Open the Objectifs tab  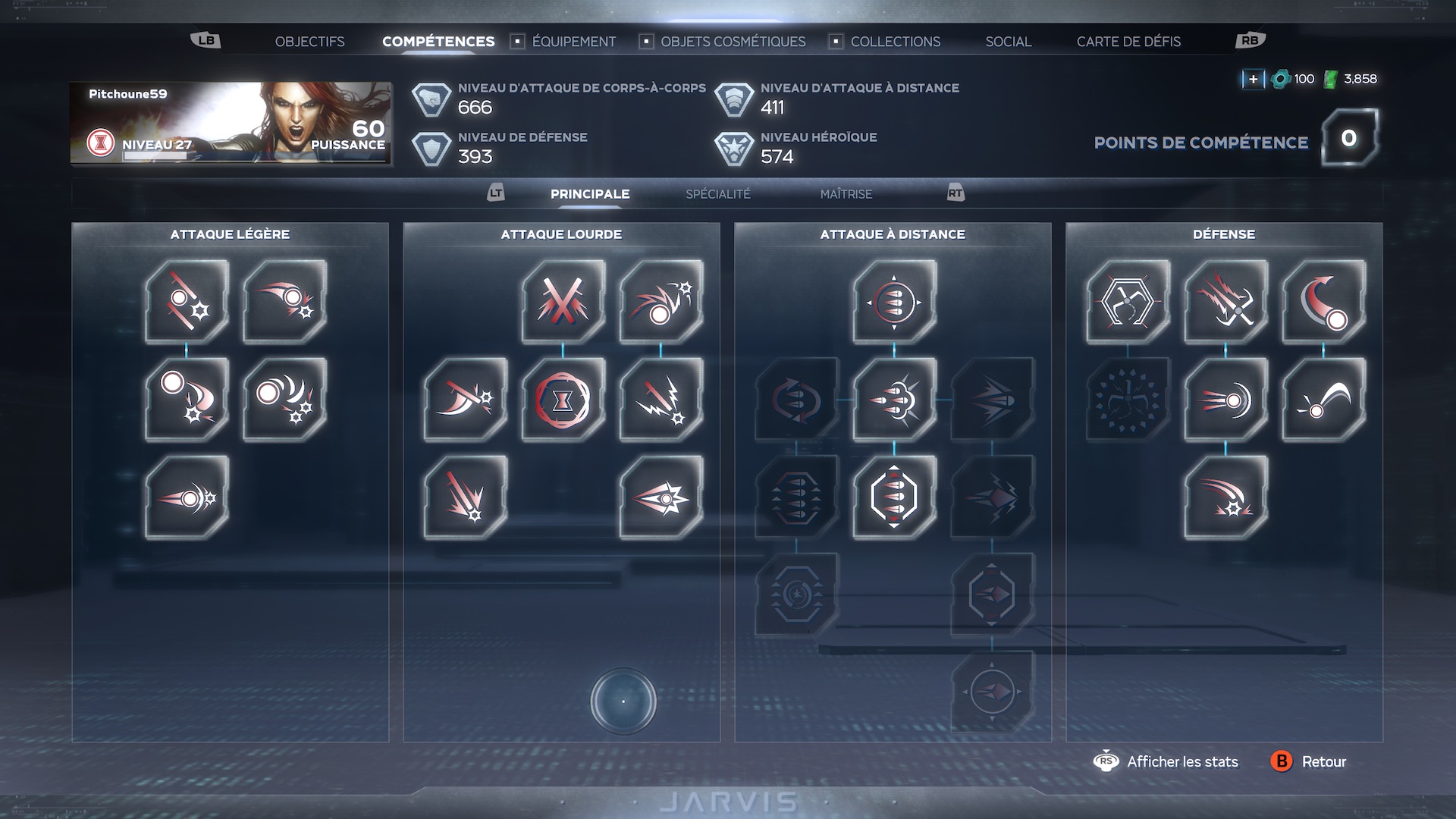pos(309,42)
